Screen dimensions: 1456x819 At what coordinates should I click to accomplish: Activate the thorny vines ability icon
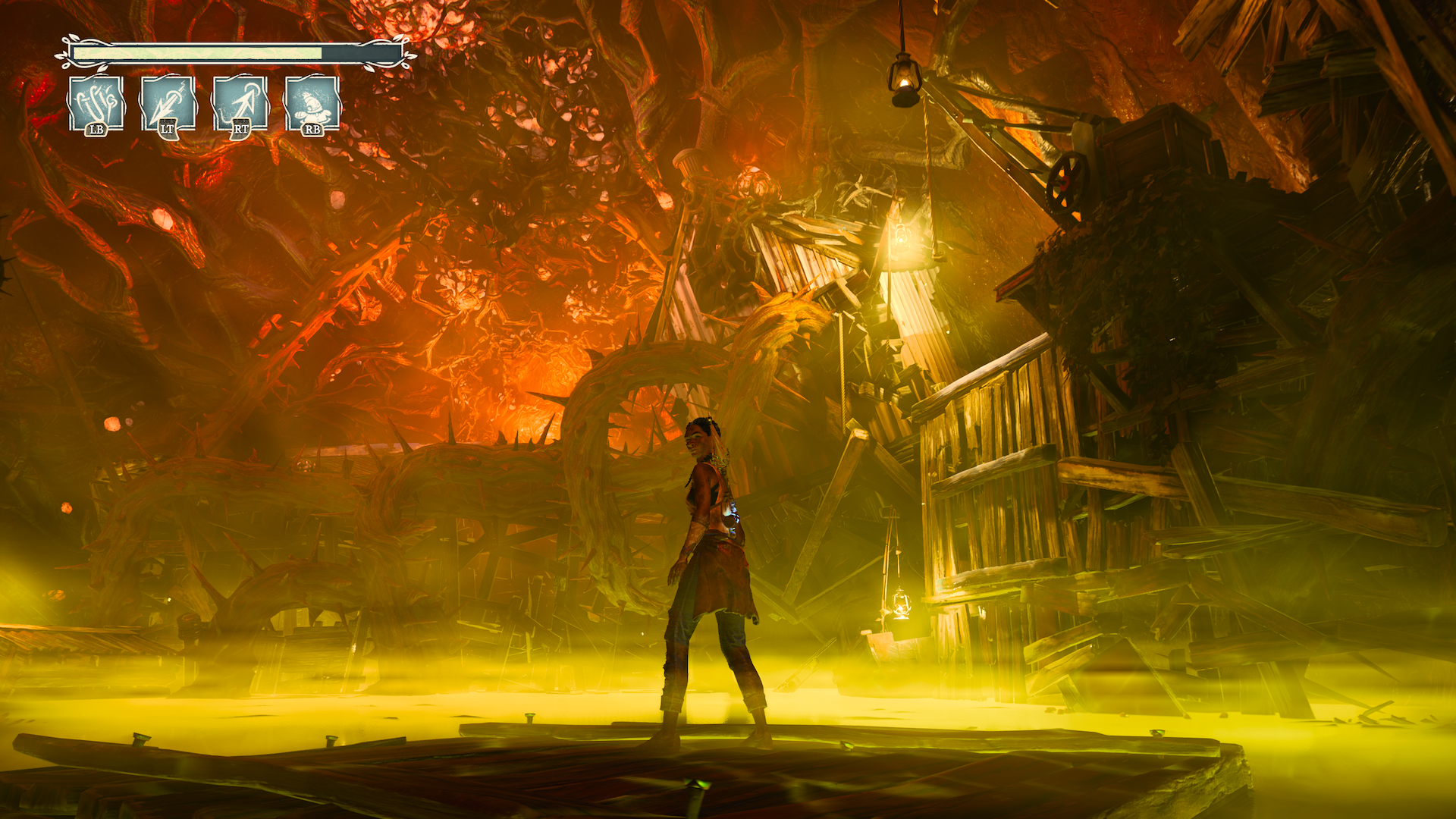[x=96, y=103]
